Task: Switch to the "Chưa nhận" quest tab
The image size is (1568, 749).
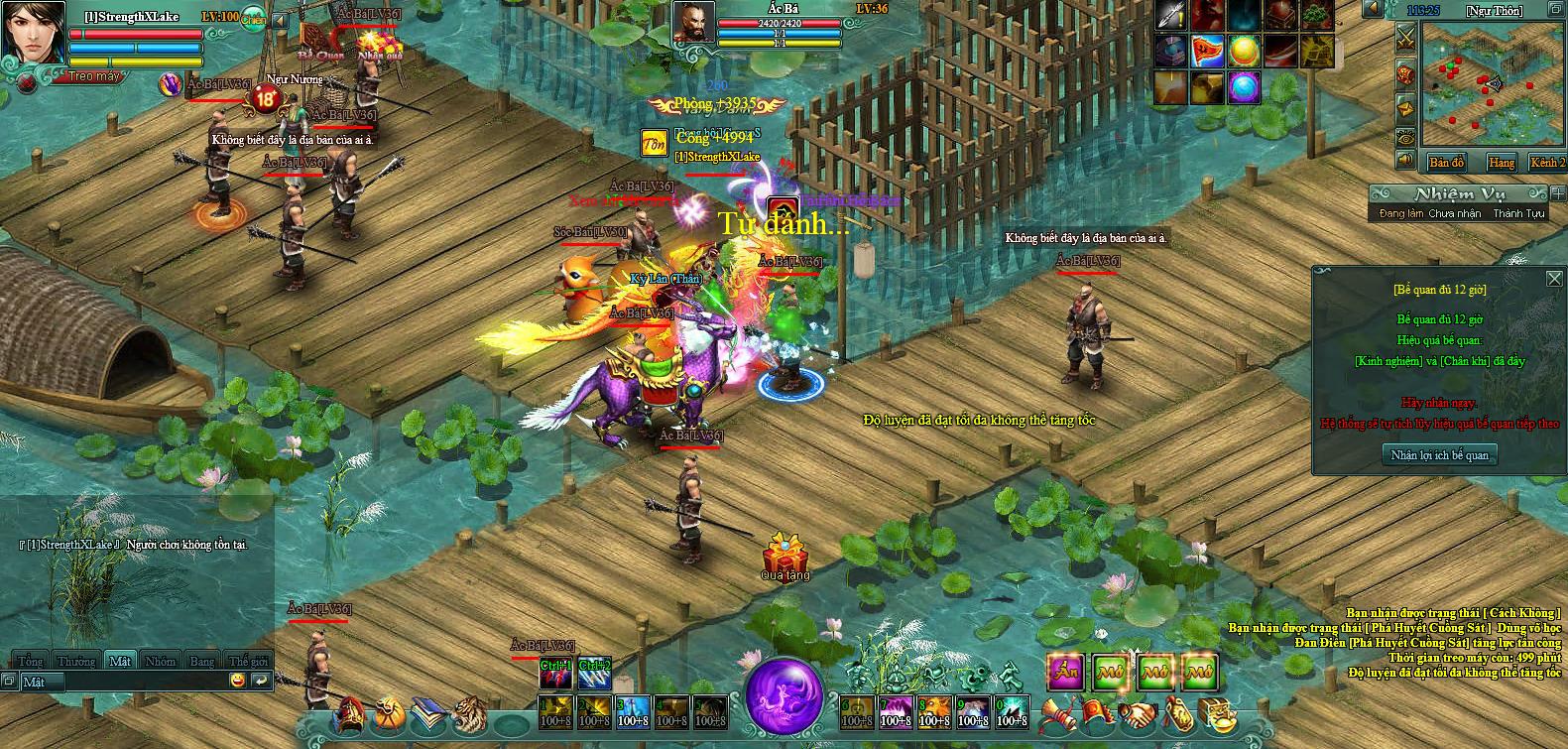Action: coord(1454,214)
